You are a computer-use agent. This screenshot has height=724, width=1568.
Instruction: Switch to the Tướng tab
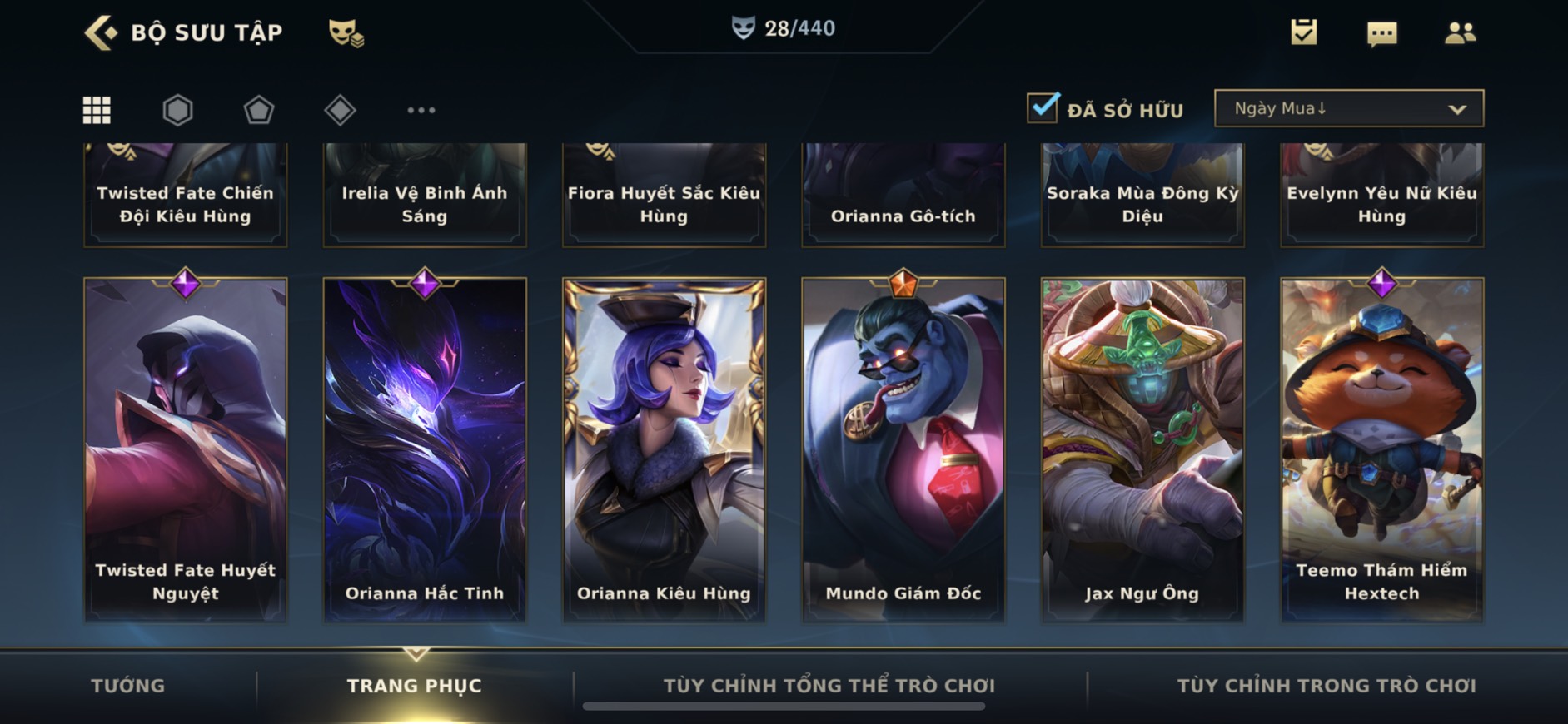[x=127, y=686]
